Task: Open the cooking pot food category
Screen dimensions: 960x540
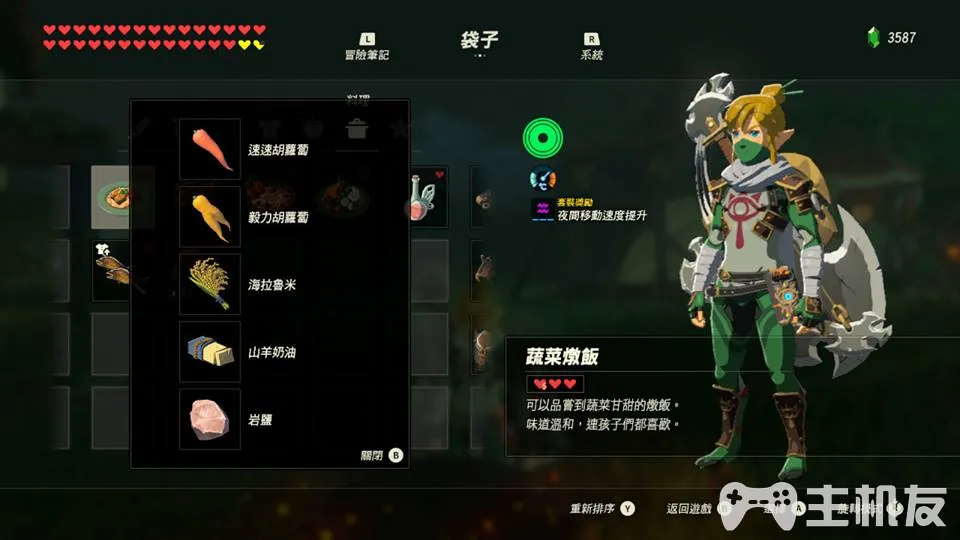Action: [x=356, y=128]
